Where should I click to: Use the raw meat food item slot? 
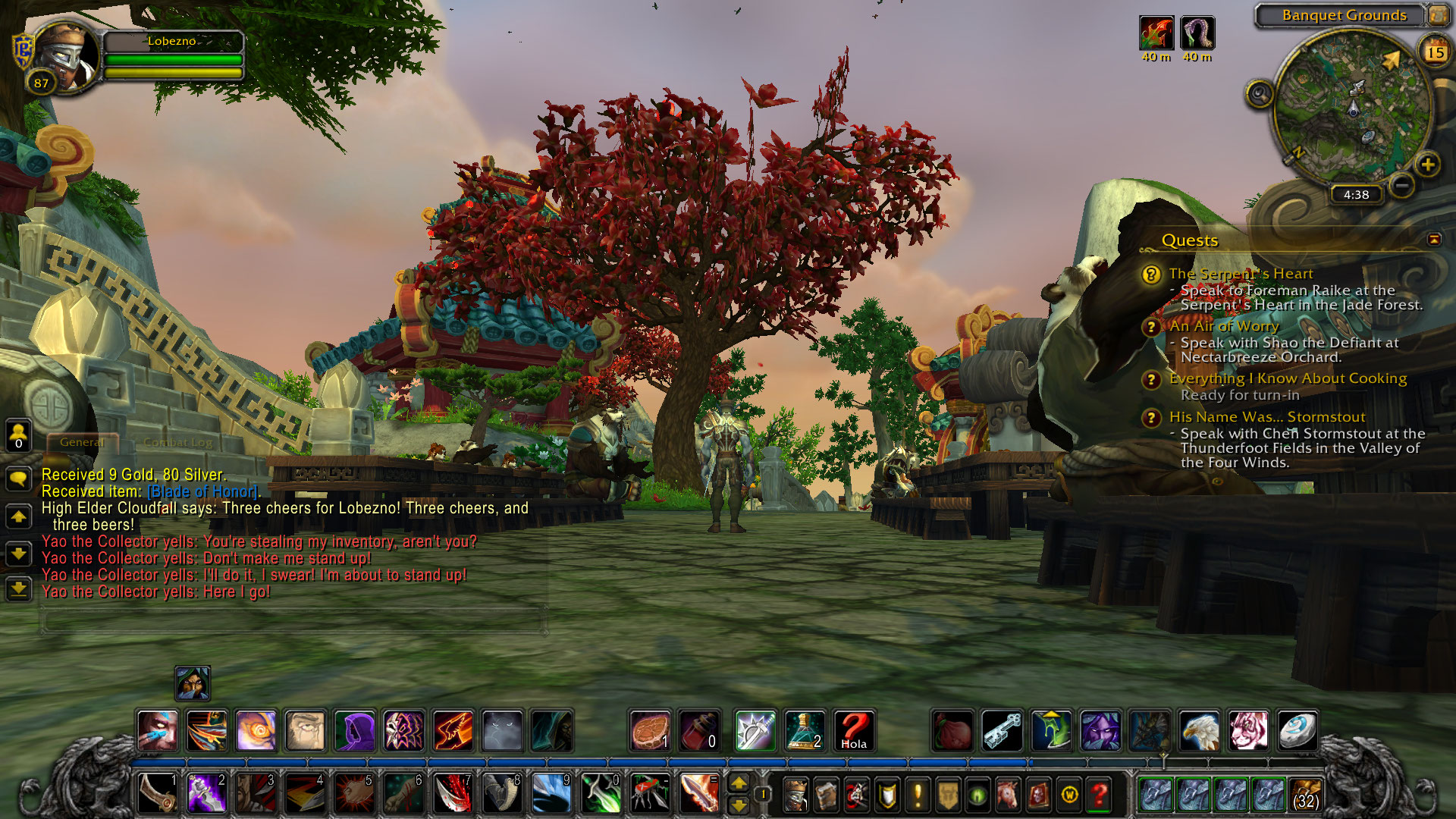pos(650,730)
